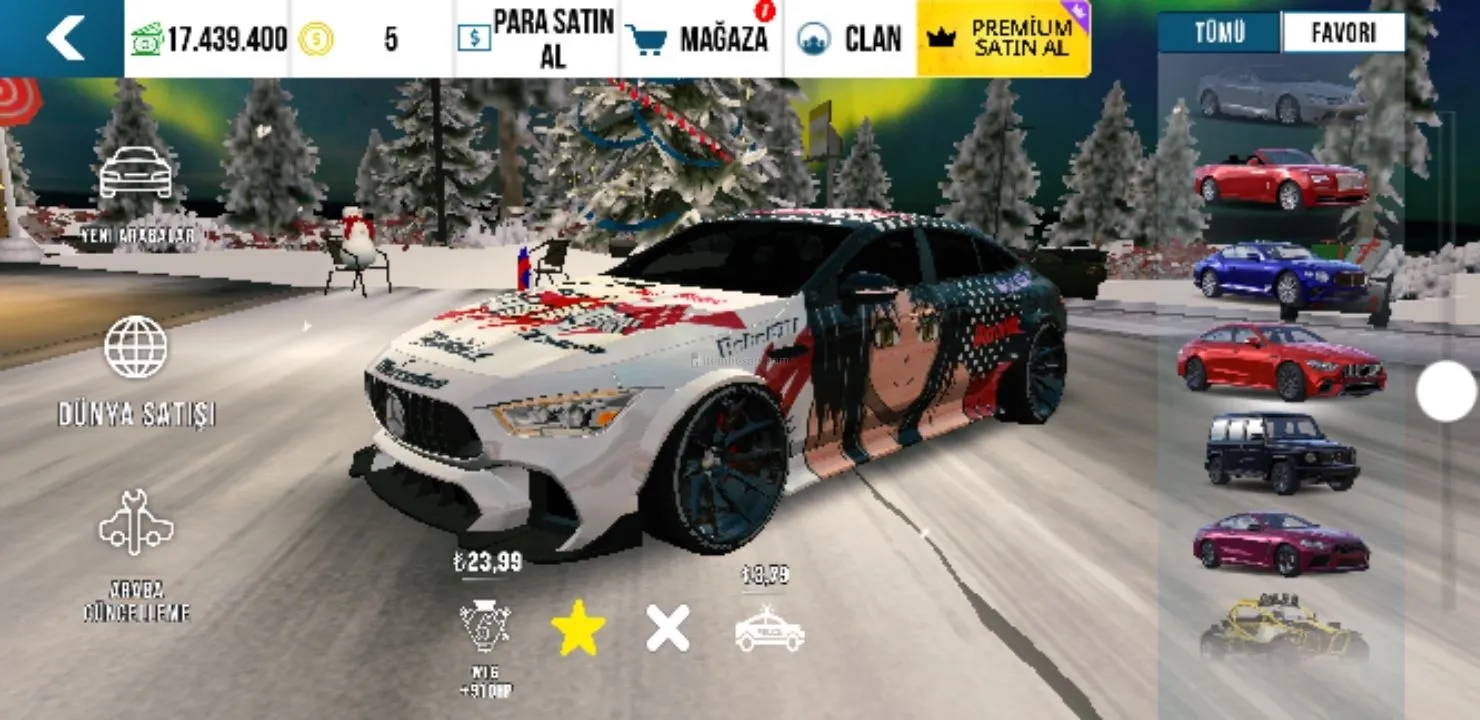Buy the W16 engine upgrade

coord(486,627)
